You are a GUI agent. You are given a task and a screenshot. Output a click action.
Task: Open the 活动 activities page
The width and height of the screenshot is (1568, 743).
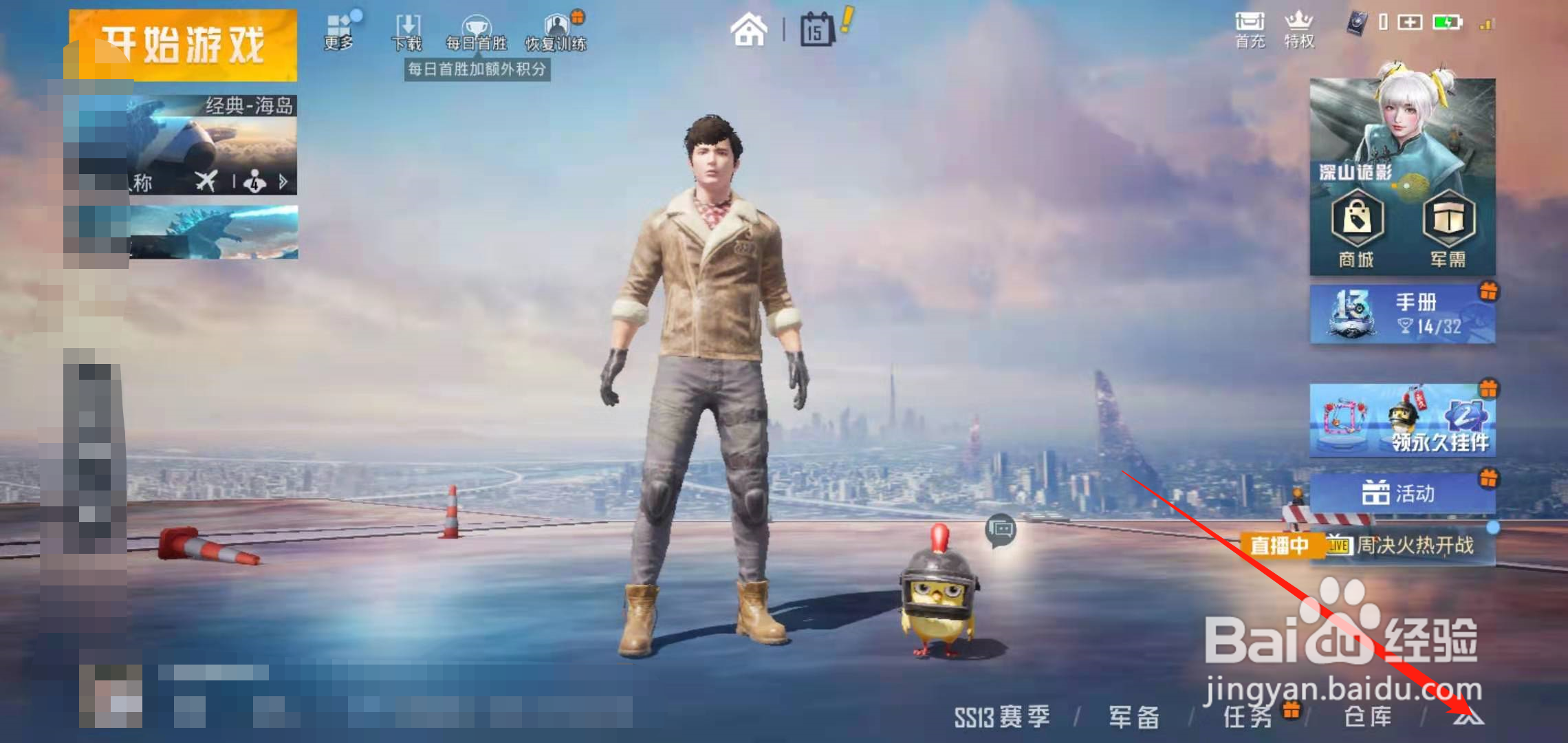click(x=1403, y=493)
